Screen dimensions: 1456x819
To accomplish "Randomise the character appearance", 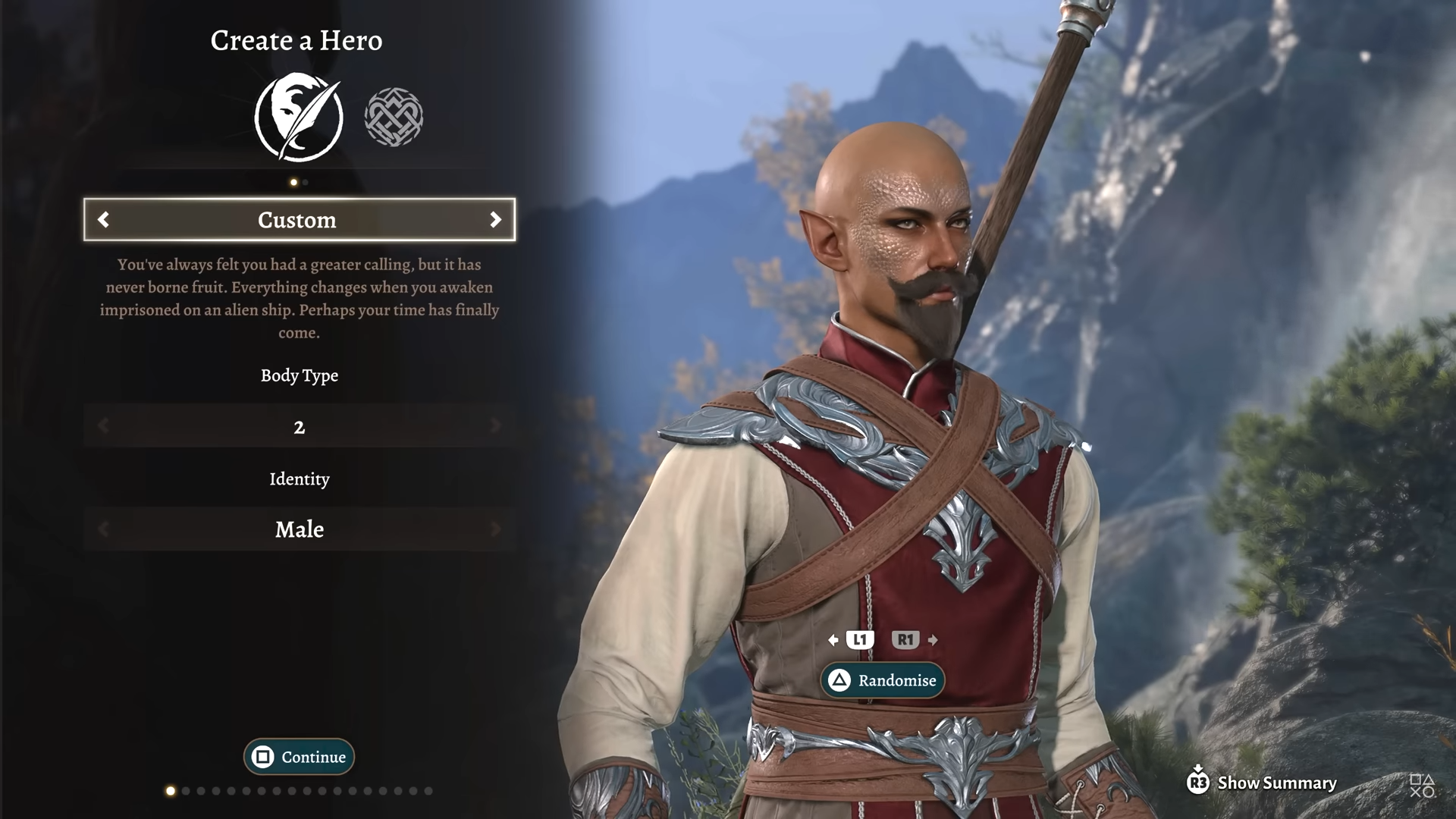I will coord(883,680).
